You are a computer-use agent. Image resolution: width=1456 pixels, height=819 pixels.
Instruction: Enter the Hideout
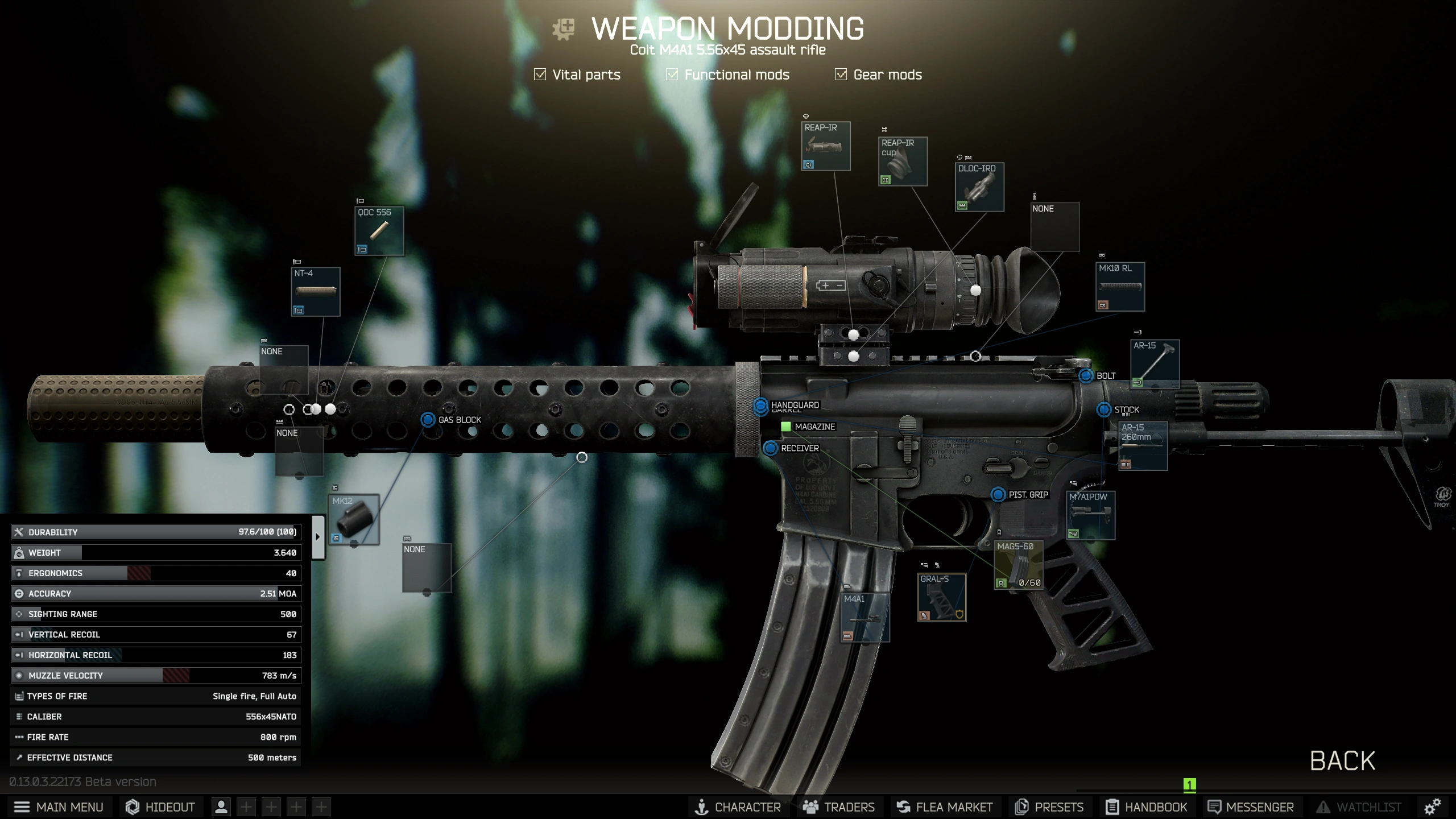pos(160,807)
